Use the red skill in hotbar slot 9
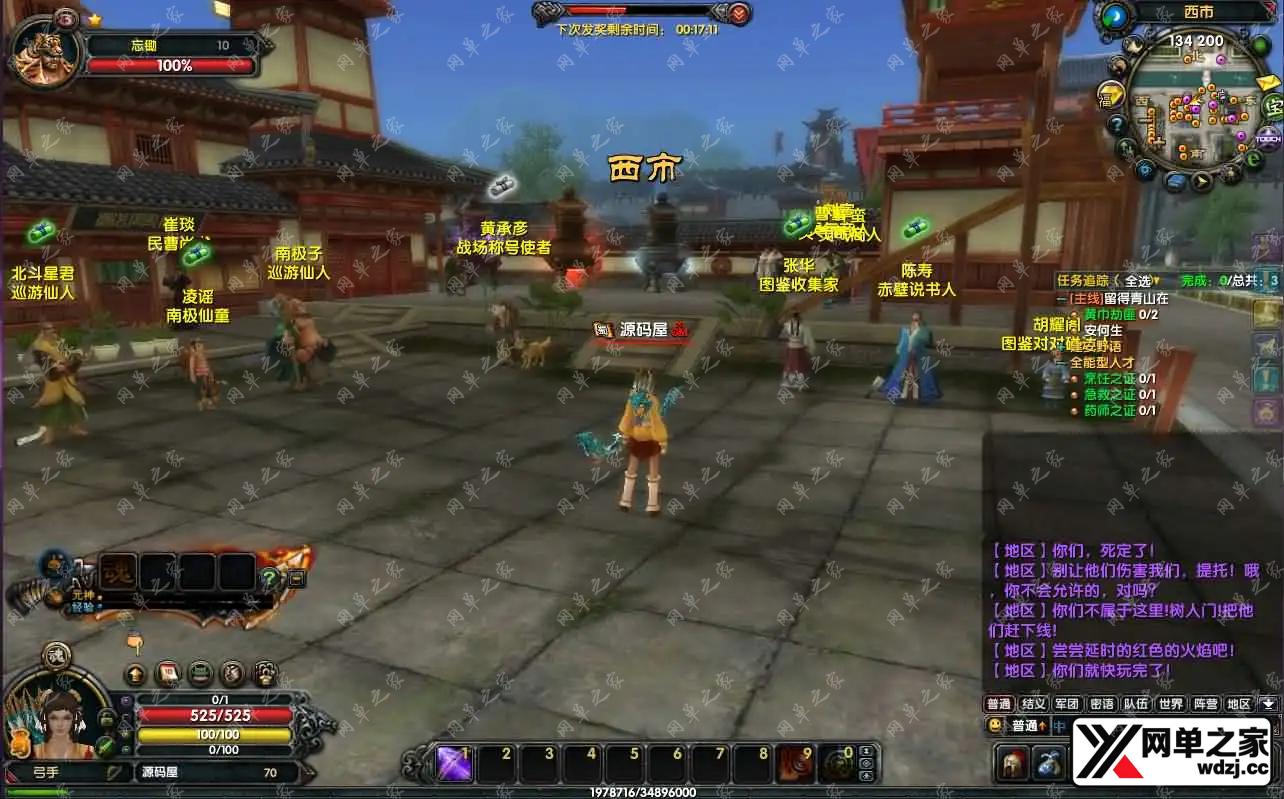 click(796, 765)
